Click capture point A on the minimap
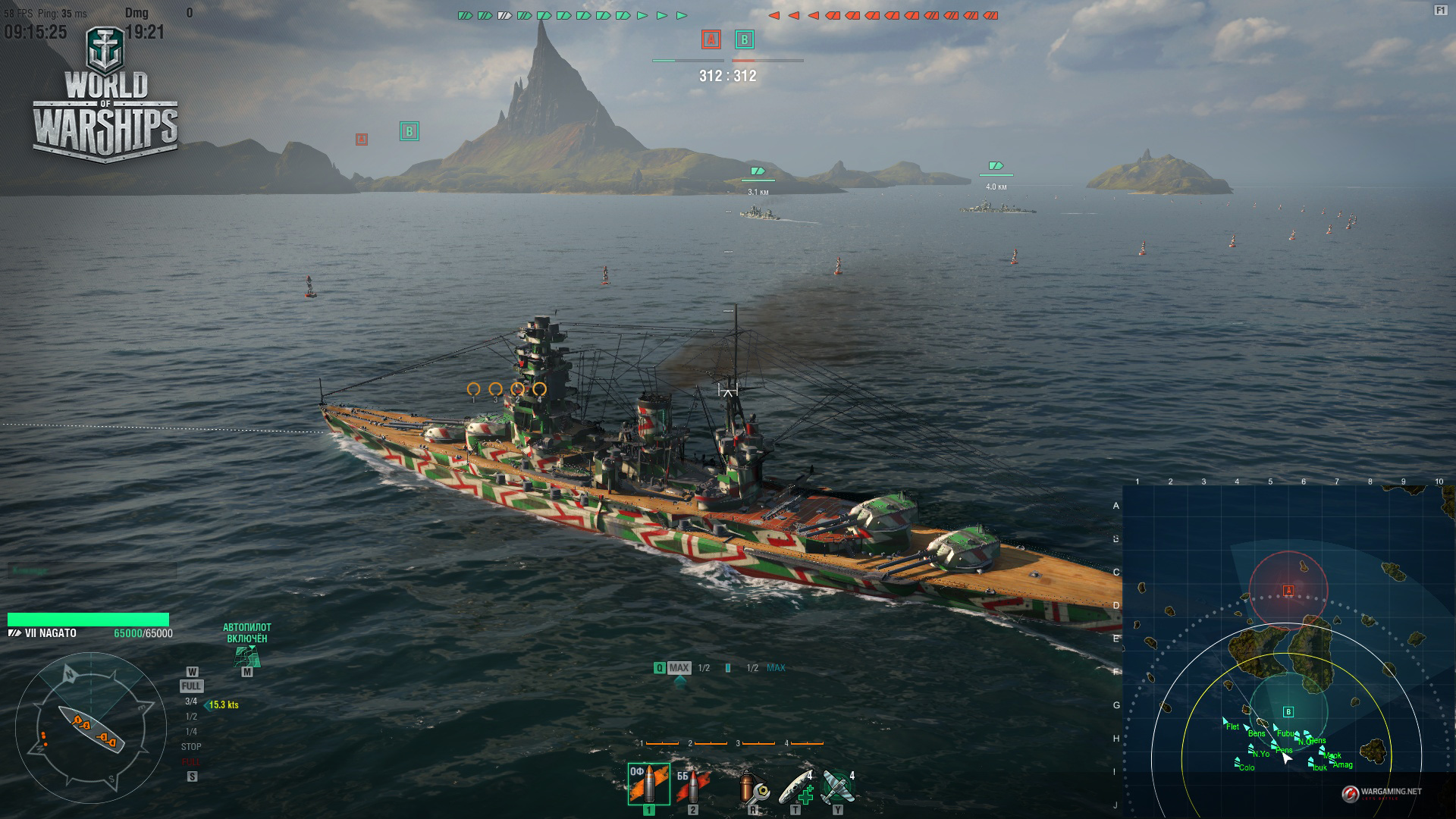 (1288, 590)
